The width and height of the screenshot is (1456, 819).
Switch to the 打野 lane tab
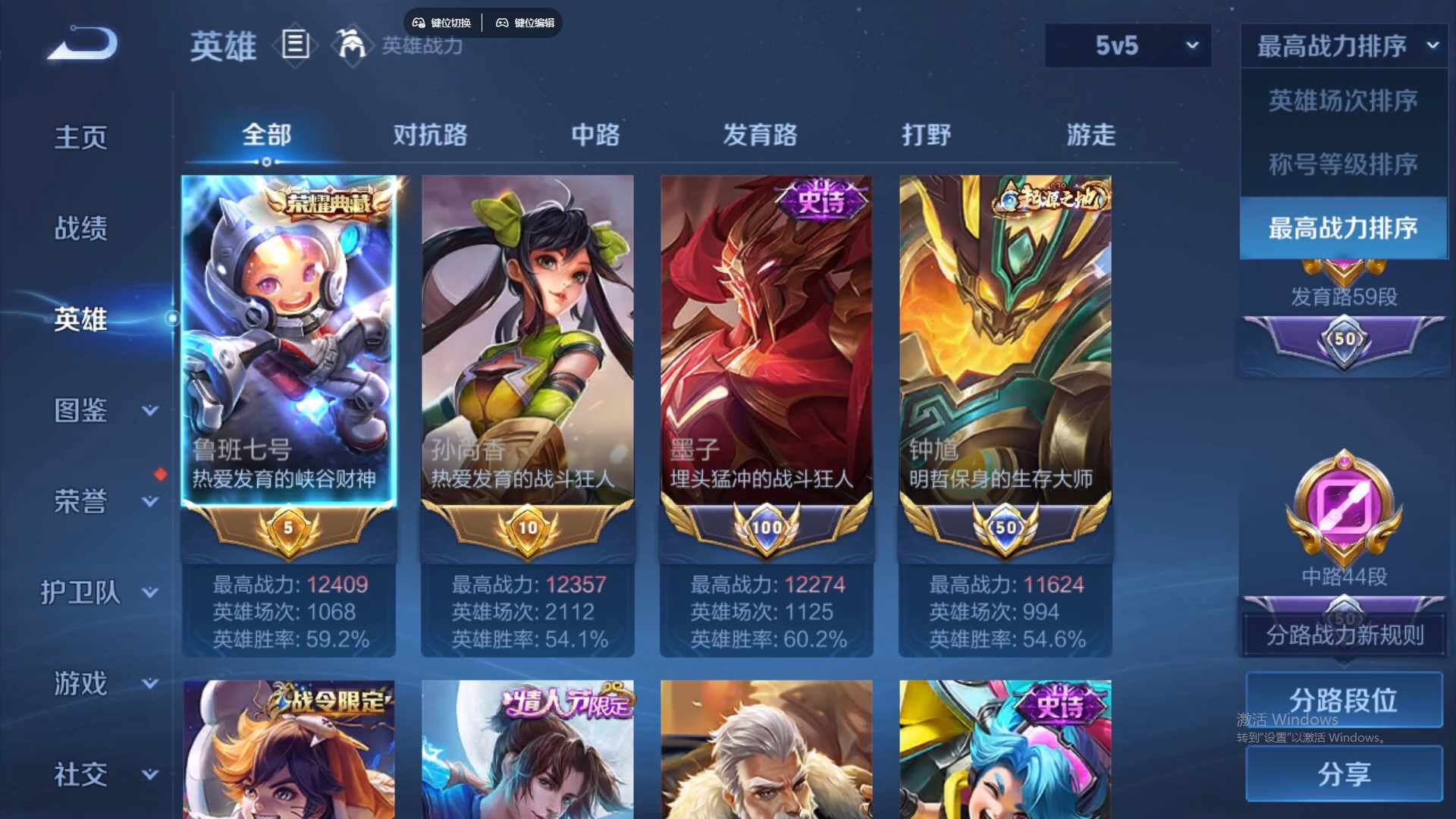coord(927,135)
